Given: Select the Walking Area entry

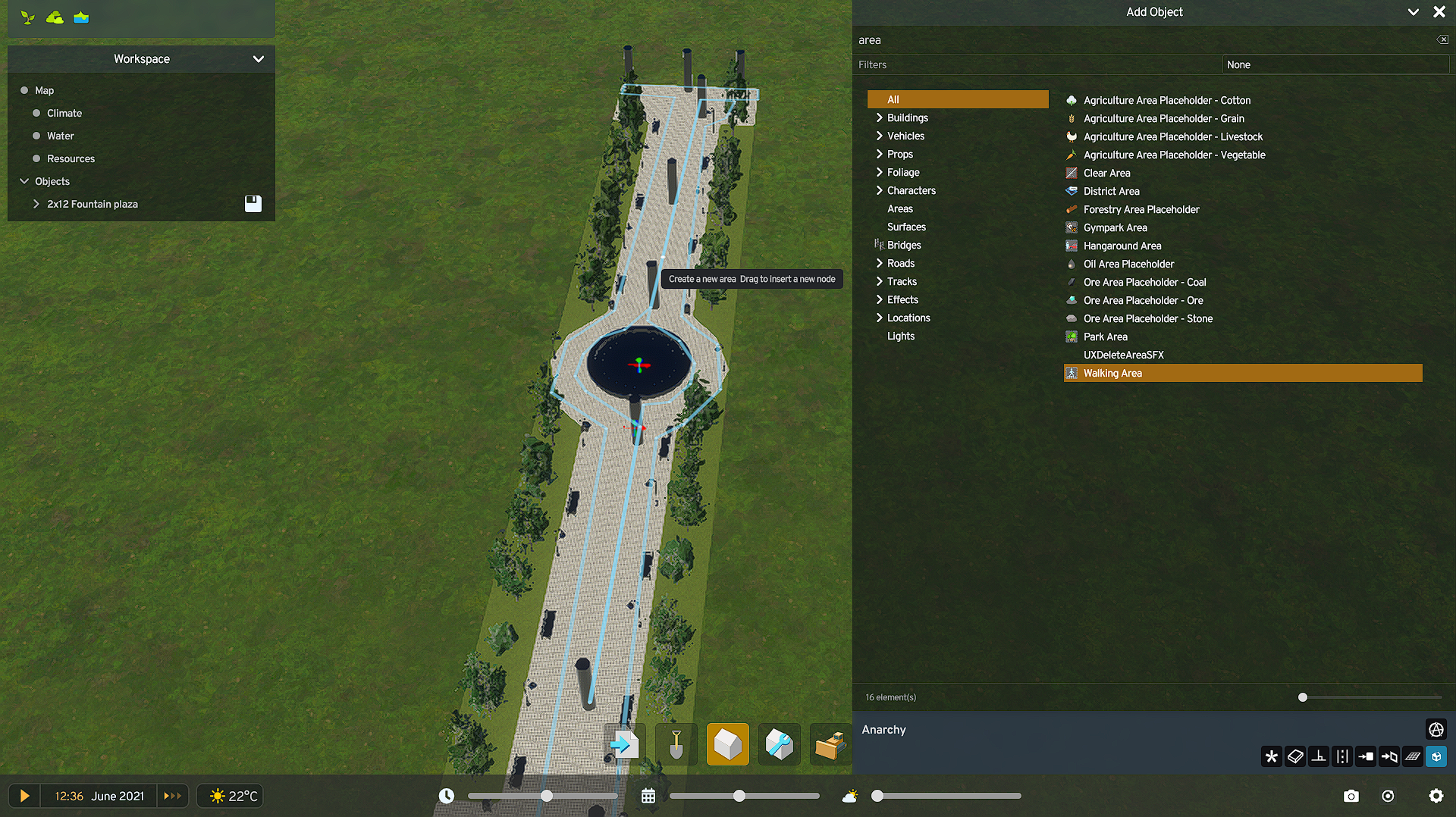Looking at the screenshot, I should pos(1112,373).
